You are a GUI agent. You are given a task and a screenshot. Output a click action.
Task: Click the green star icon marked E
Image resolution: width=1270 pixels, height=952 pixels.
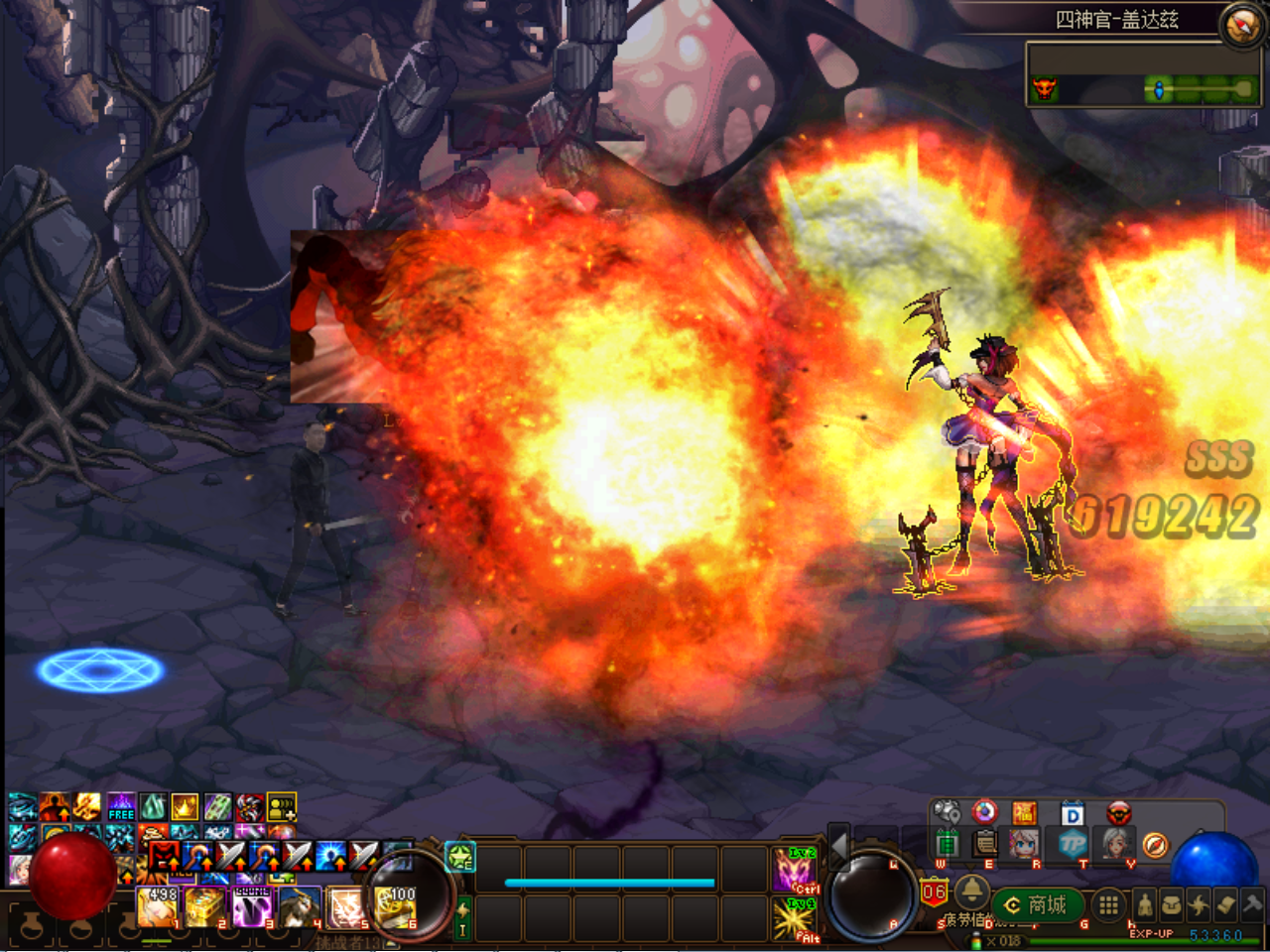click(x=460, y=856)
